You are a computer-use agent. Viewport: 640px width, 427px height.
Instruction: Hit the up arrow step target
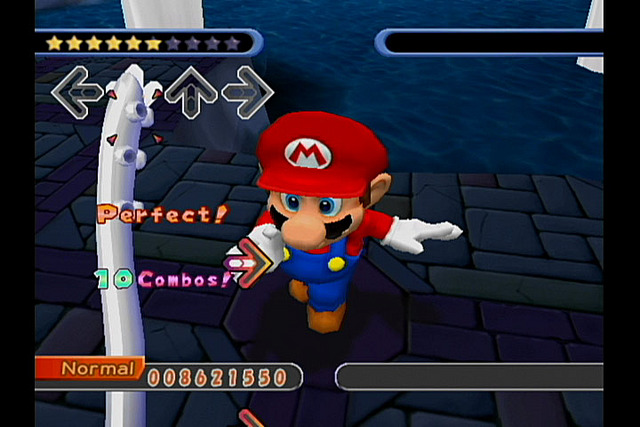pyautogui.click(x=191, y=92)
